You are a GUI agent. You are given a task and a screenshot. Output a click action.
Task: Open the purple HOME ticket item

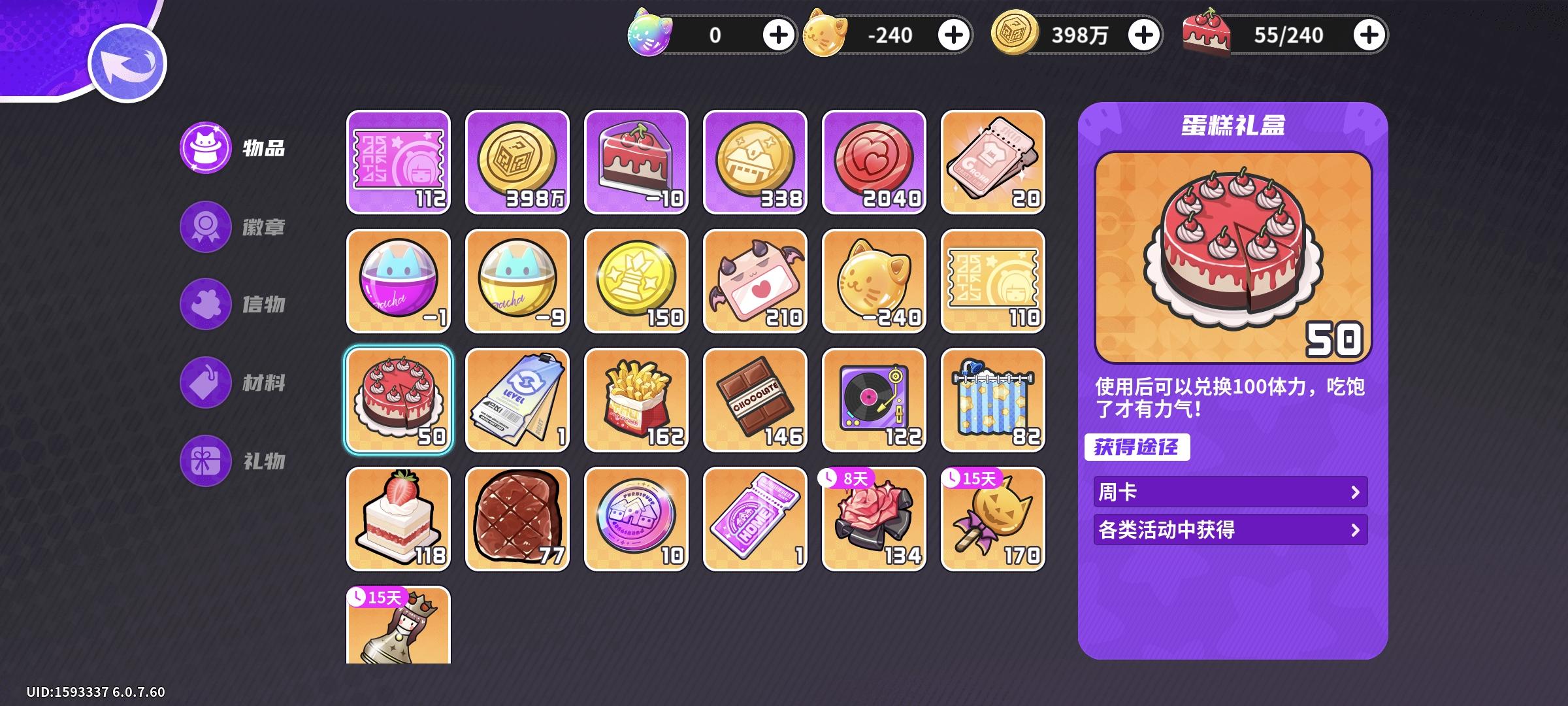(755, 518)
